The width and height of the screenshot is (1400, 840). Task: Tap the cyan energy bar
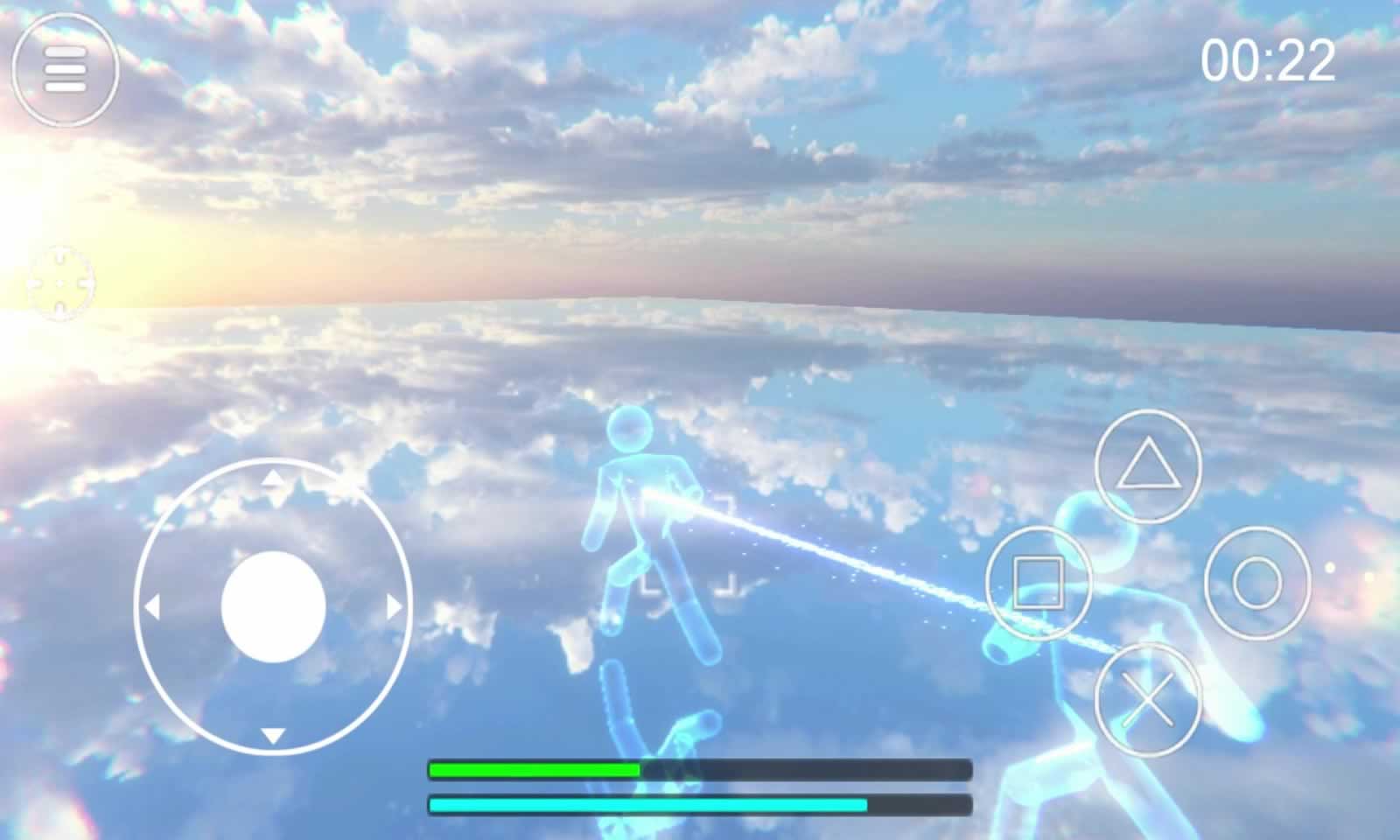click(x=647, y=802)
